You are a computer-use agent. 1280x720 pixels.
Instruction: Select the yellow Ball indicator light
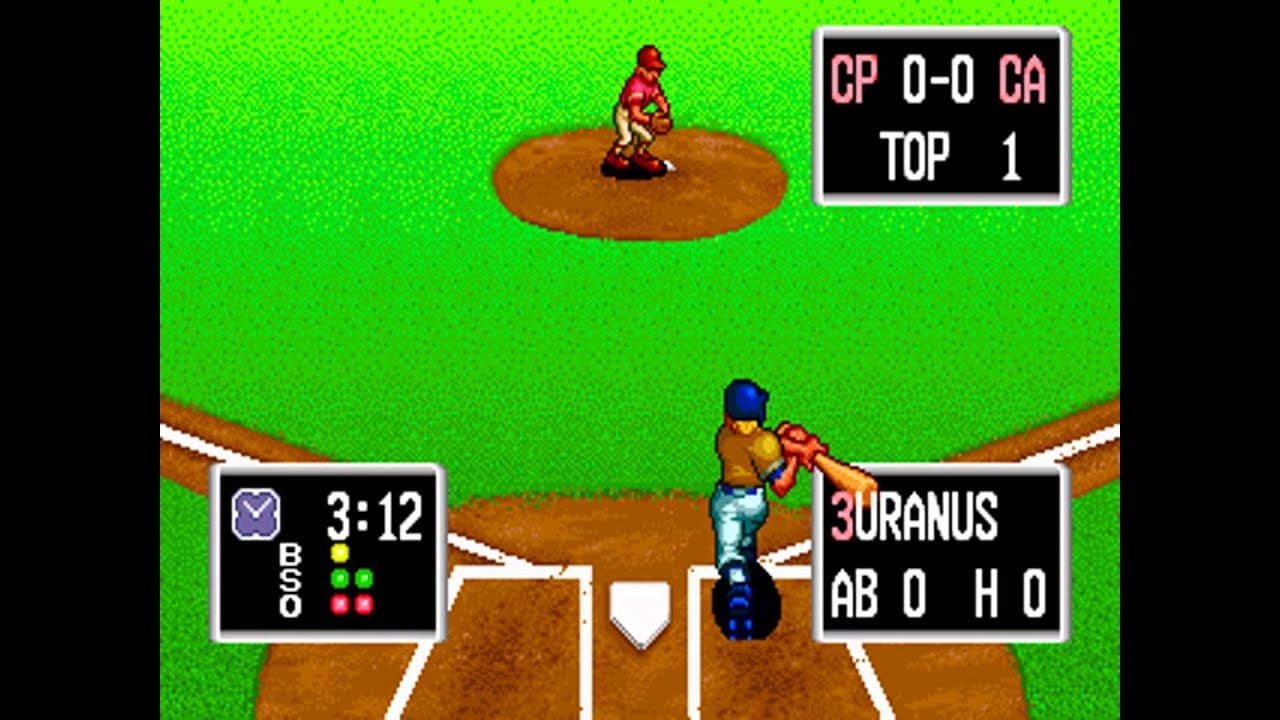point(339,552)
